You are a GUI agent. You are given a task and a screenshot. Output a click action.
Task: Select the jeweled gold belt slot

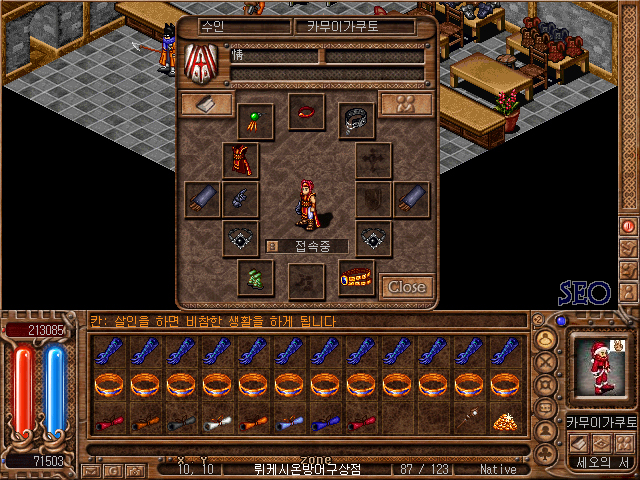pyautogui.click(x=356, y=277)
